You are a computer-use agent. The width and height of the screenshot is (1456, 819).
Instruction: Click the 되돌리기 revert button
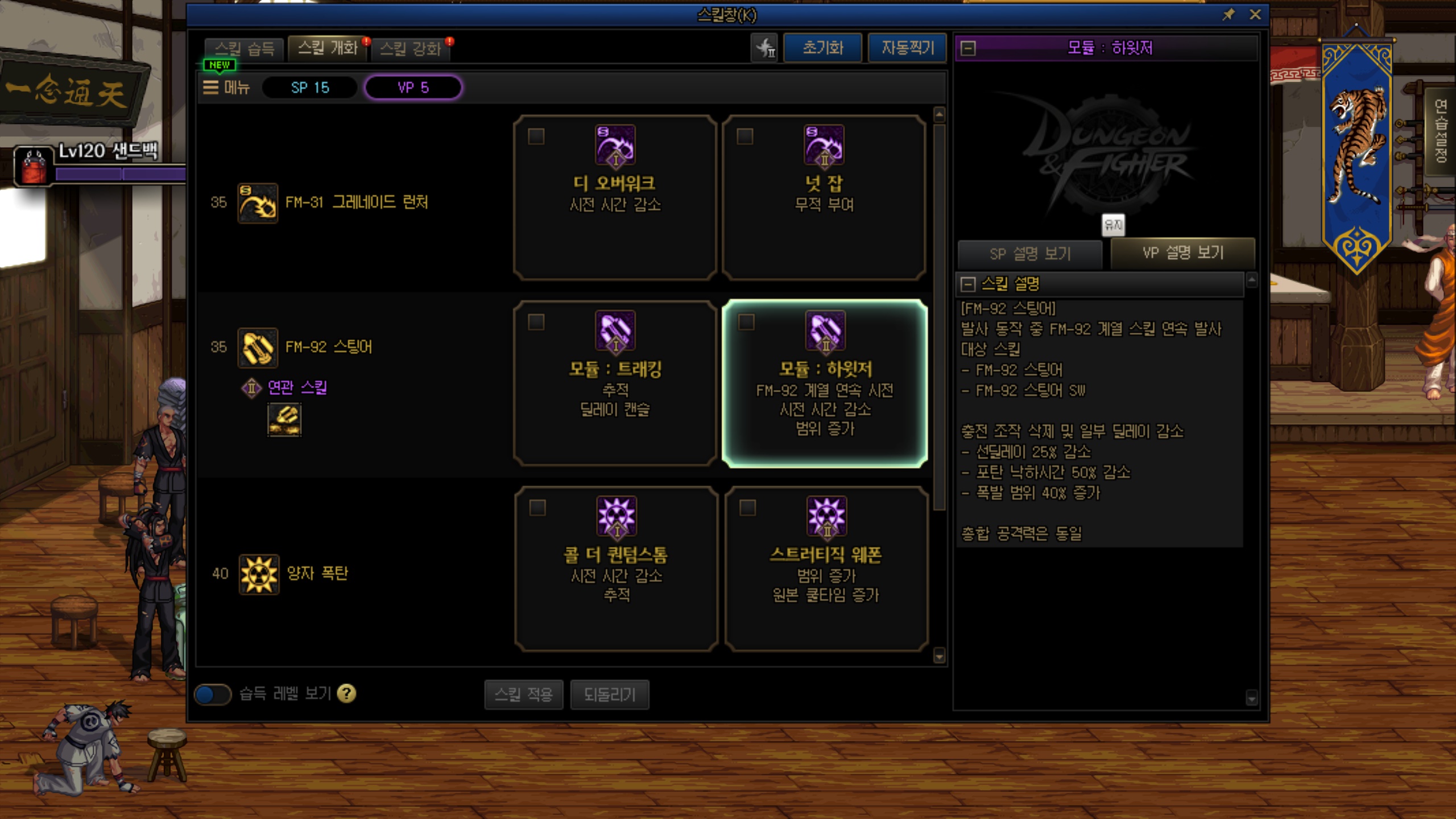coord(609,694)
